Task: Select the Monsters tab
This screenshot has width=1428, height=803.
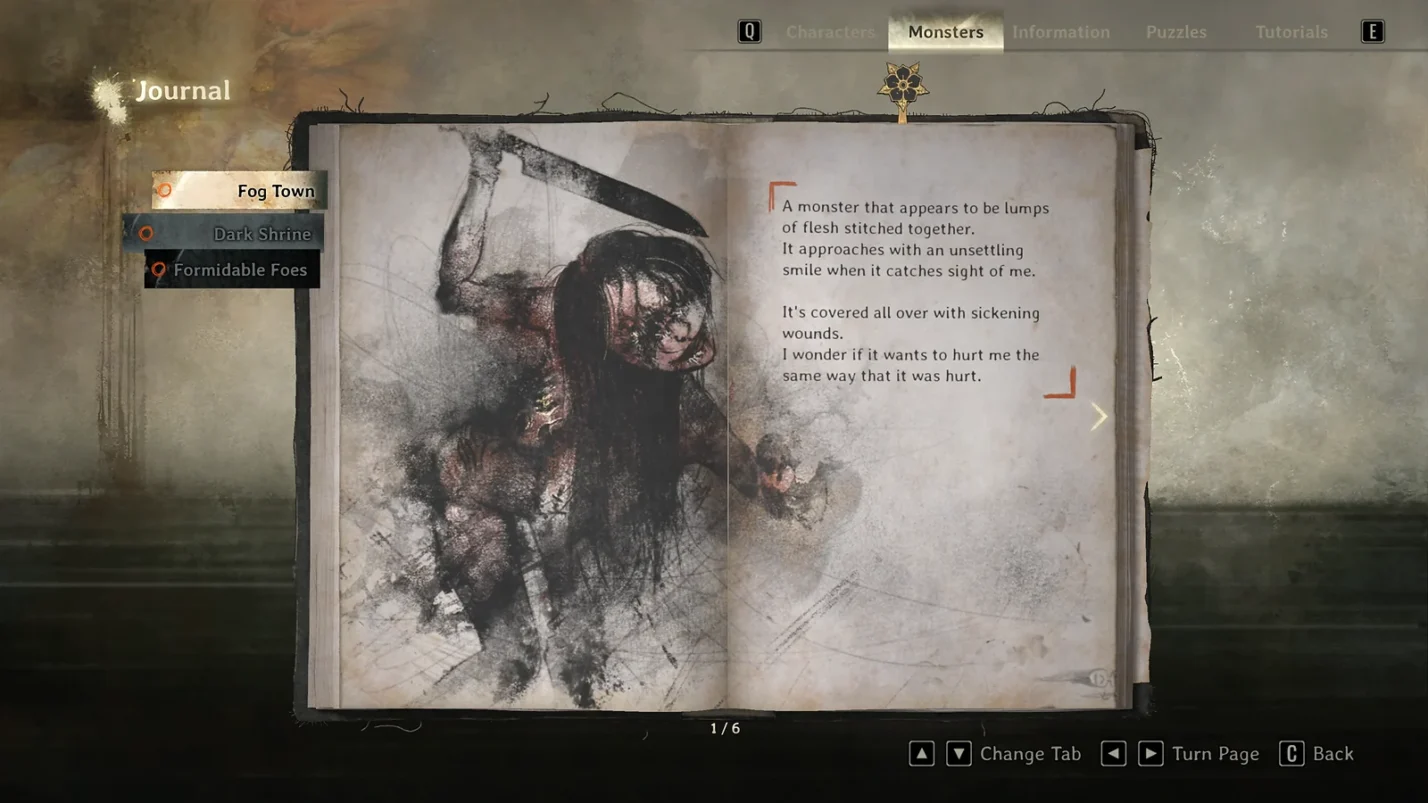Action: [x=945, y=32]
